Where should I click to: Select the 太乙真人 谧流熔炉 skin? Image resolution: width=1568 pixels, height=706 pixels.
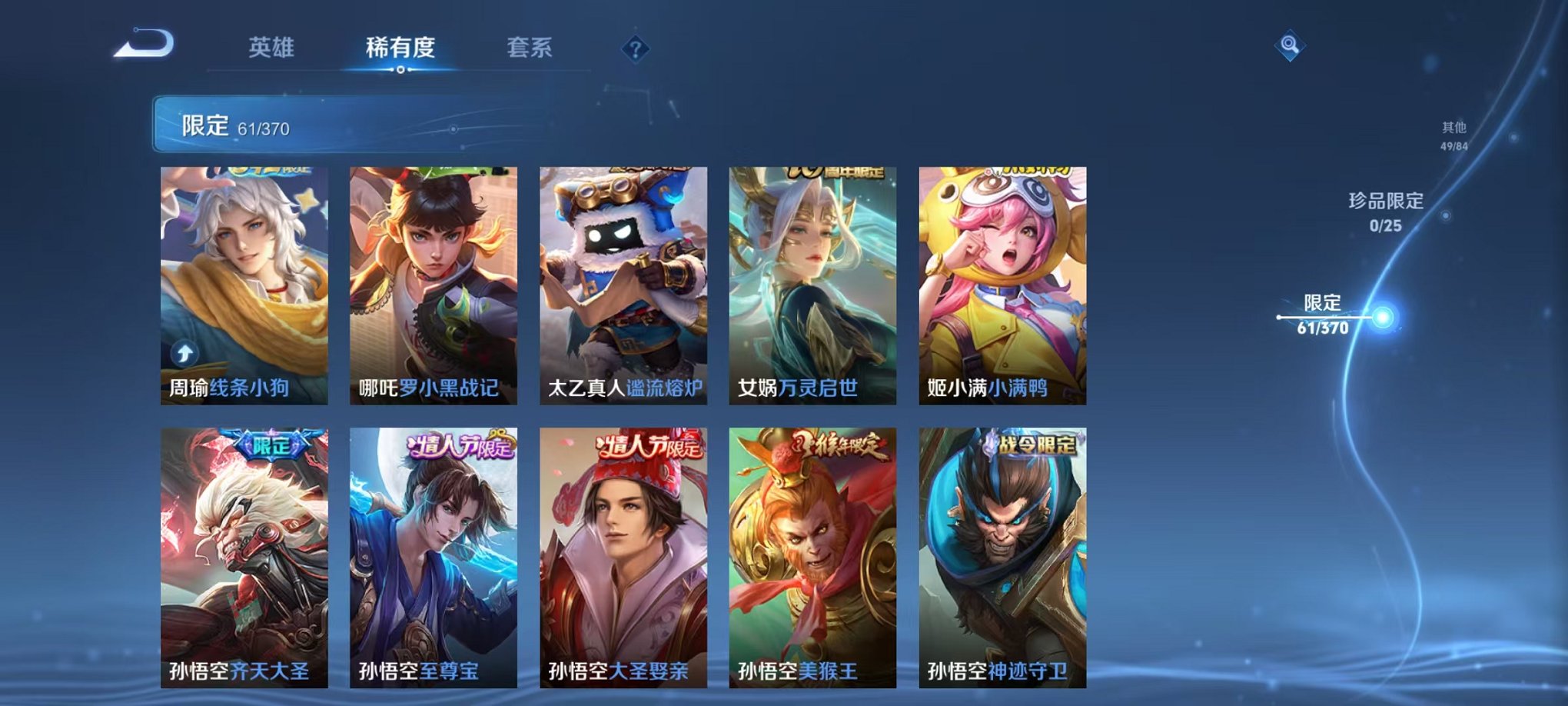[x=623, y=285]
